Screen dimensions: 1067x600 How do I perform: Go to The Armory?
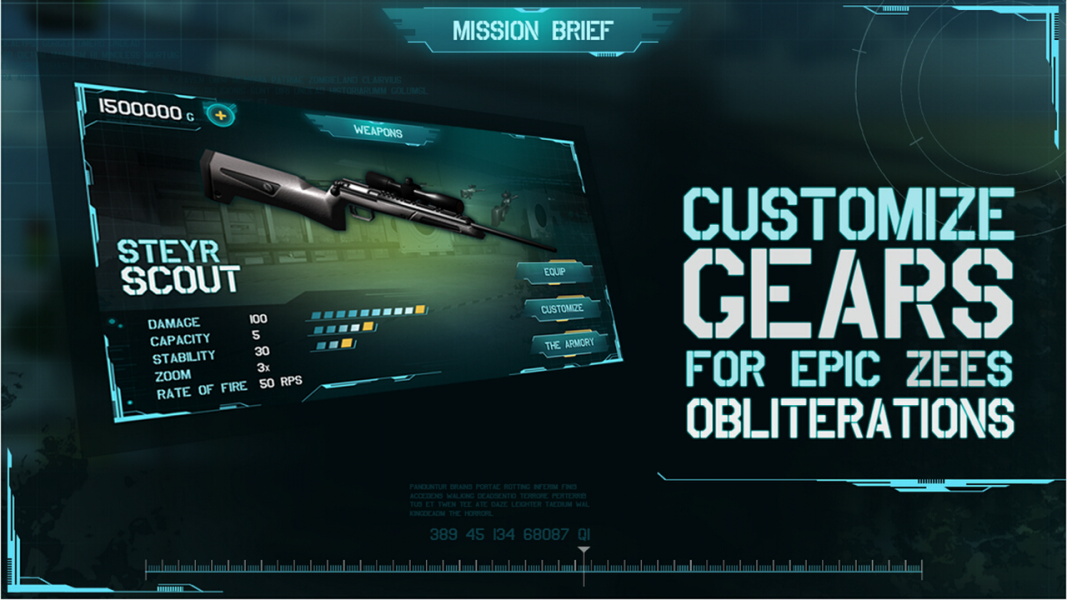[569, 344]
